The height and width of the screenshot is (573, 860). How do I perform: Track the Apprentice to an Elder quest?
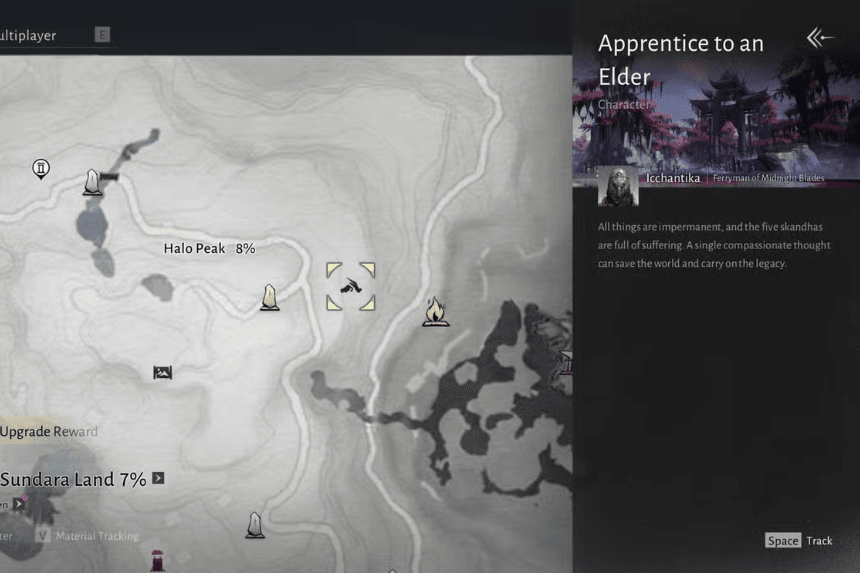(x=799, y=541)
